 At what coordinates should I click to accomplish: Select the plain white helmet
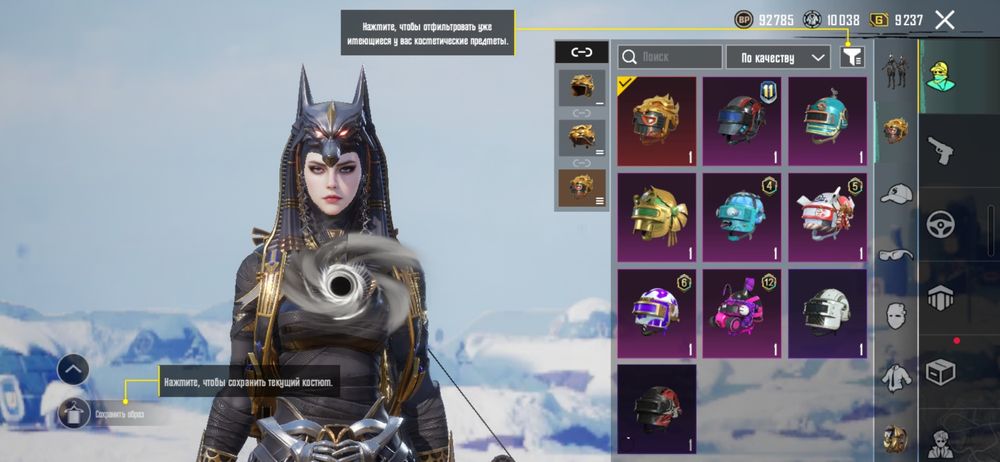(827, 312)
